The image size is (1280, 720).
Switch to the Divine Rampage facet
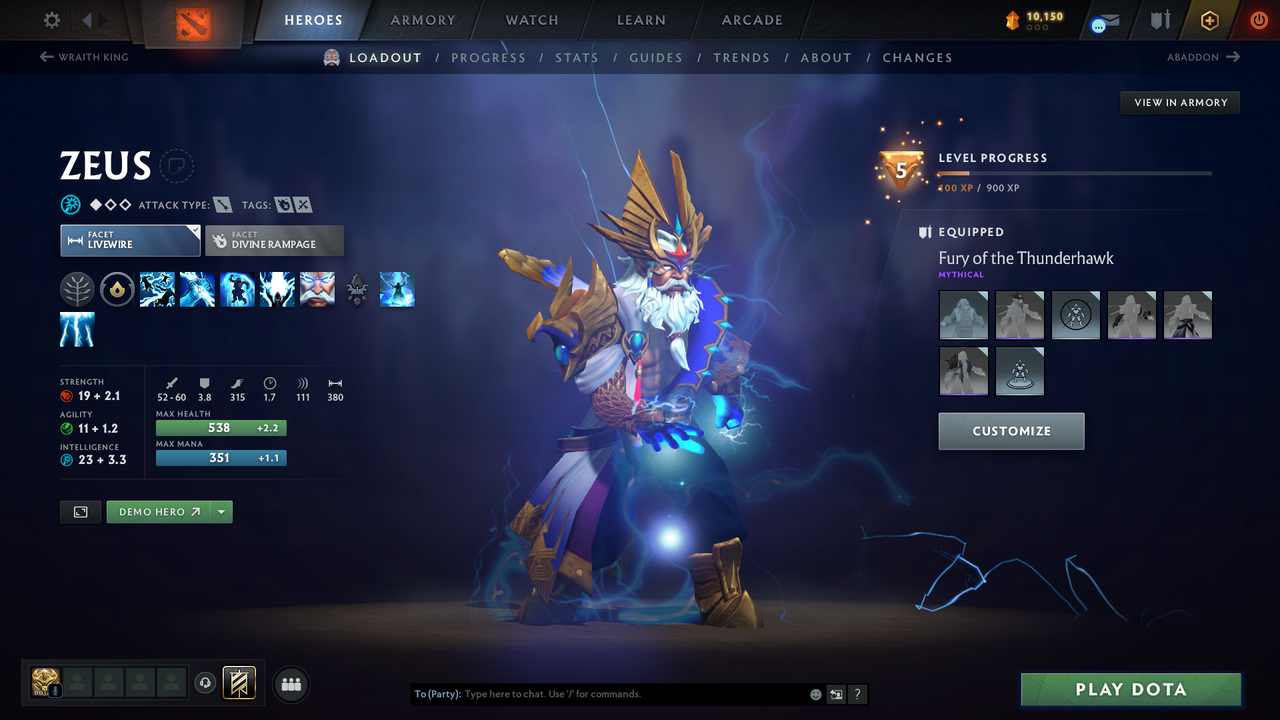click(274, 240)
